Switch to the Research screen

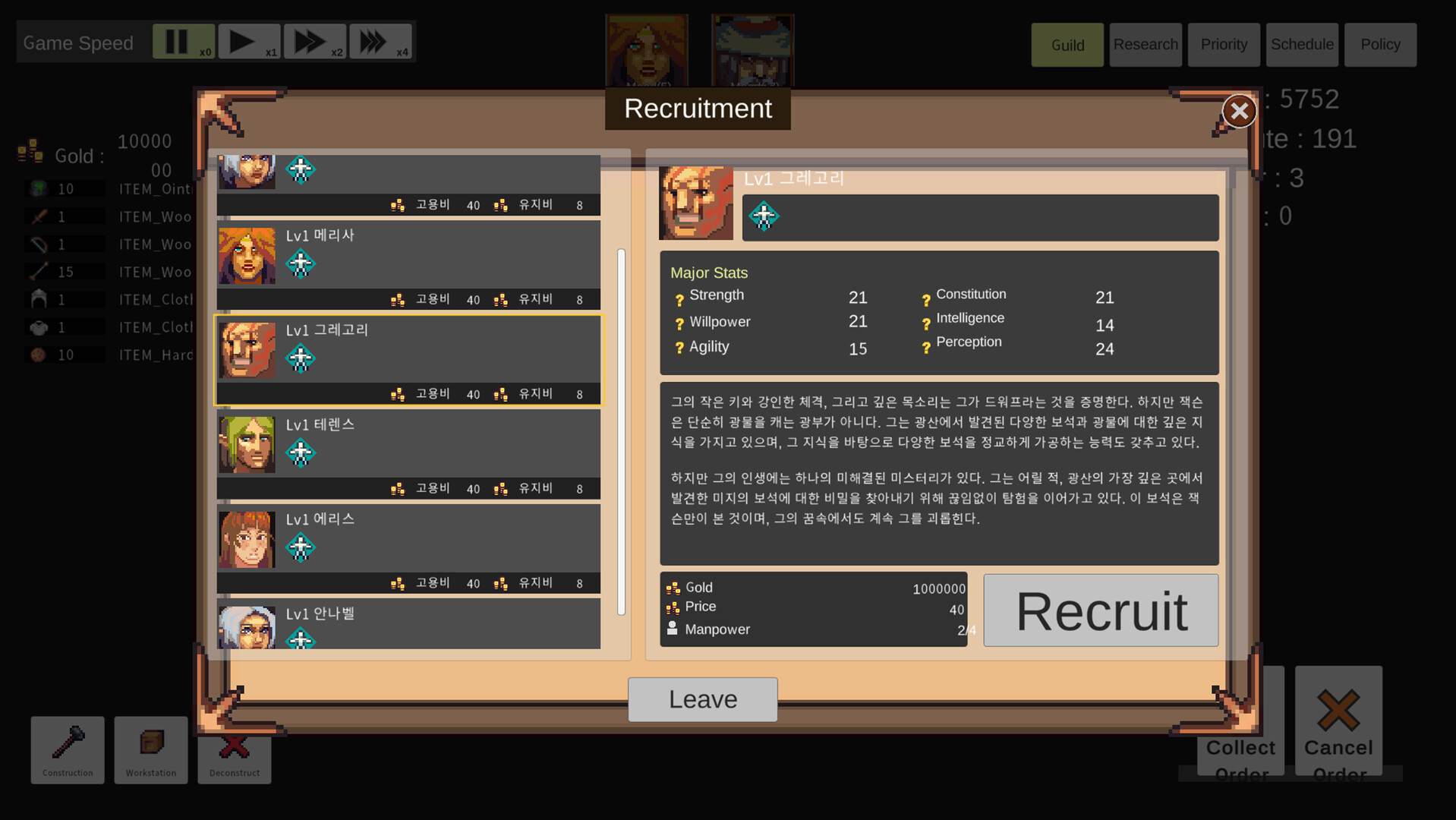[x=1145, y=44]
